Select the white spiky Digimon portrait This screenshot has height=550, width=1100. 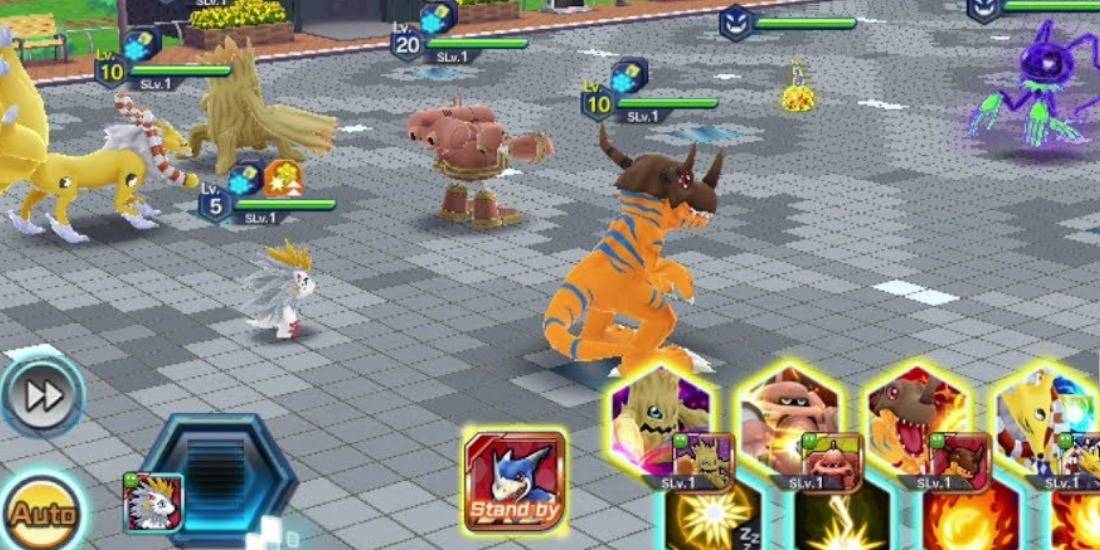click(x=154, y=502)
